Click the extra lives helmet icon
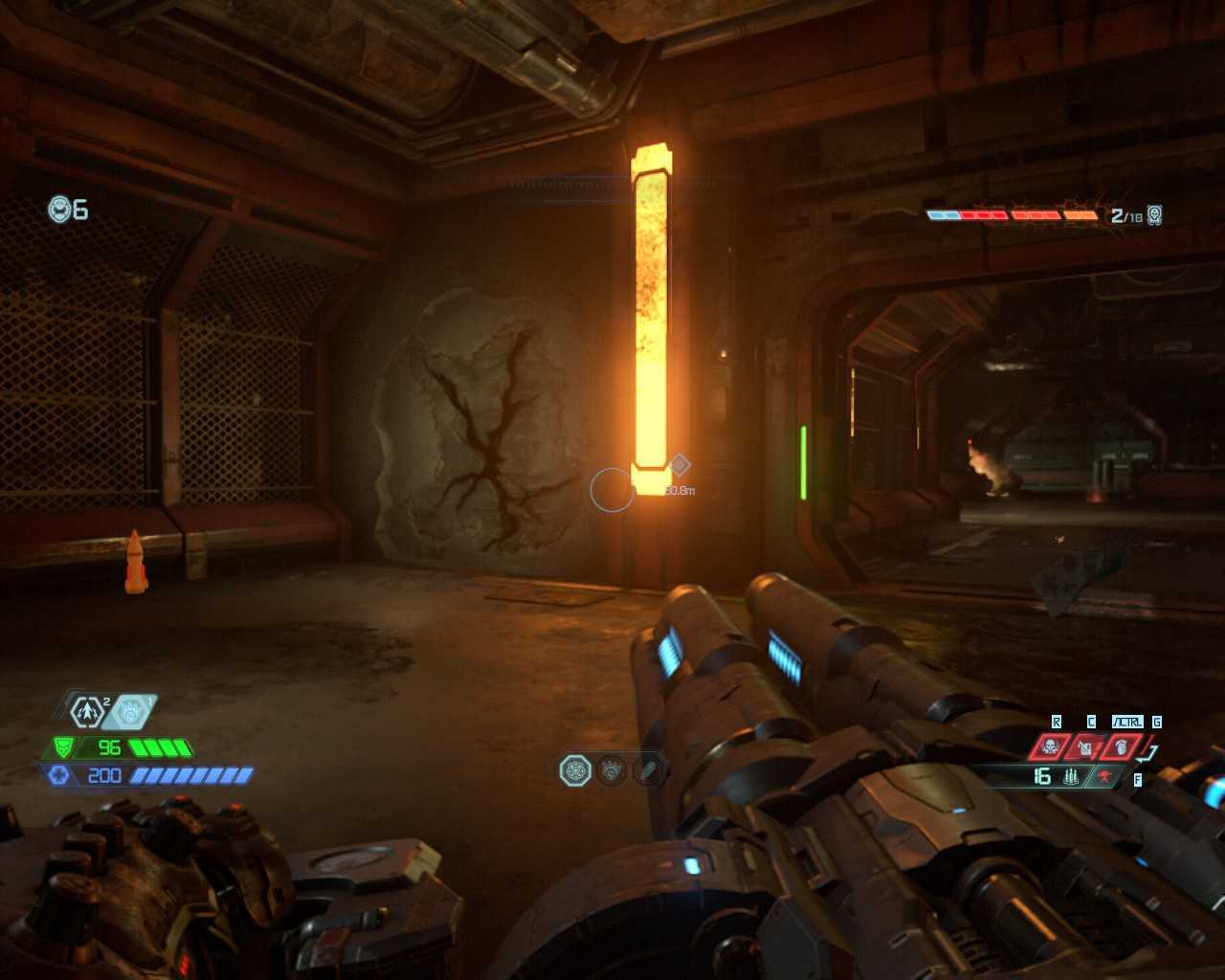 (60, 209)
